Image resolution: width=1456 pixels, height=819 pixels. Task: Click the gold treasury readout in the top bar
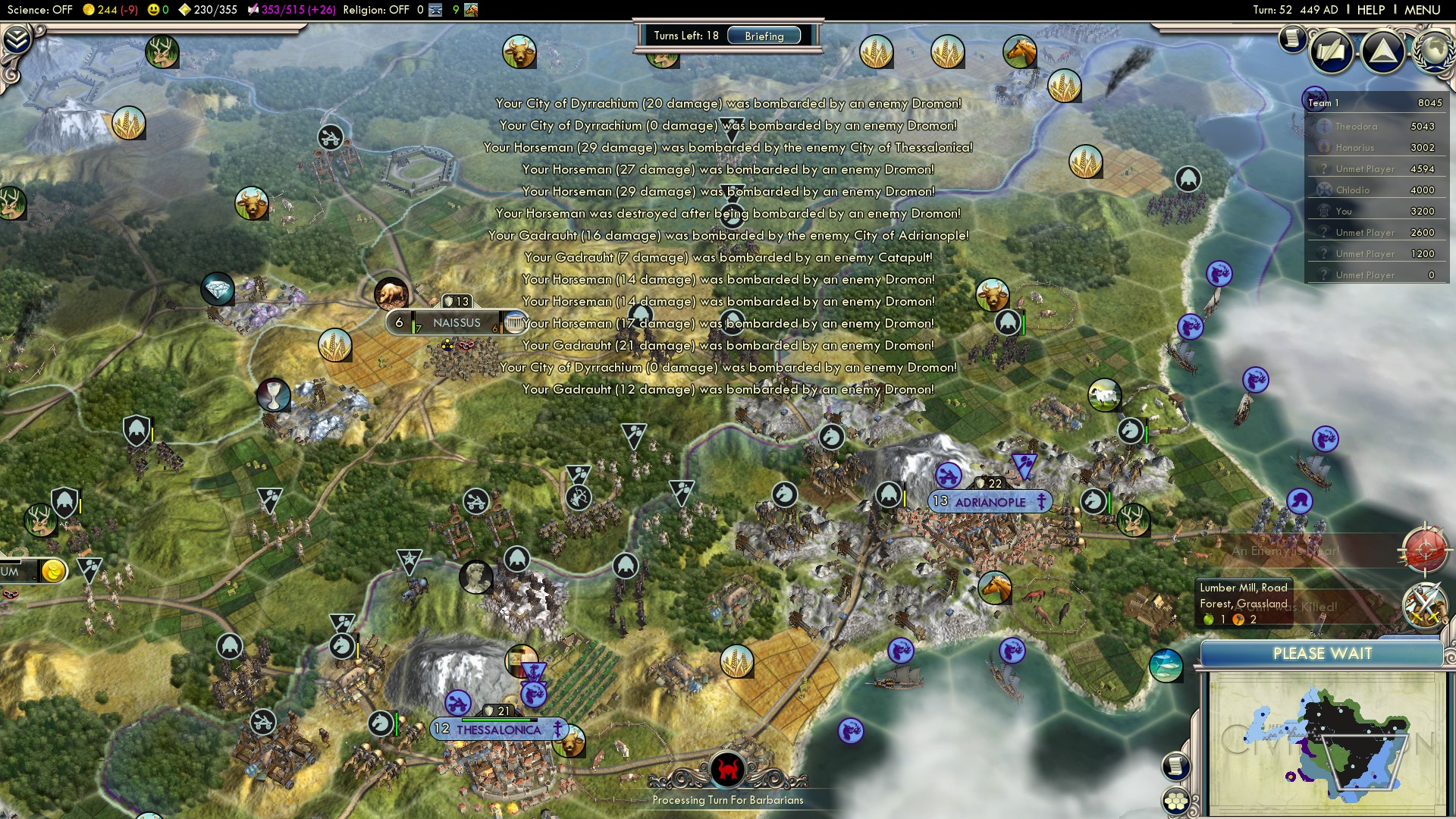pos(111,10)
